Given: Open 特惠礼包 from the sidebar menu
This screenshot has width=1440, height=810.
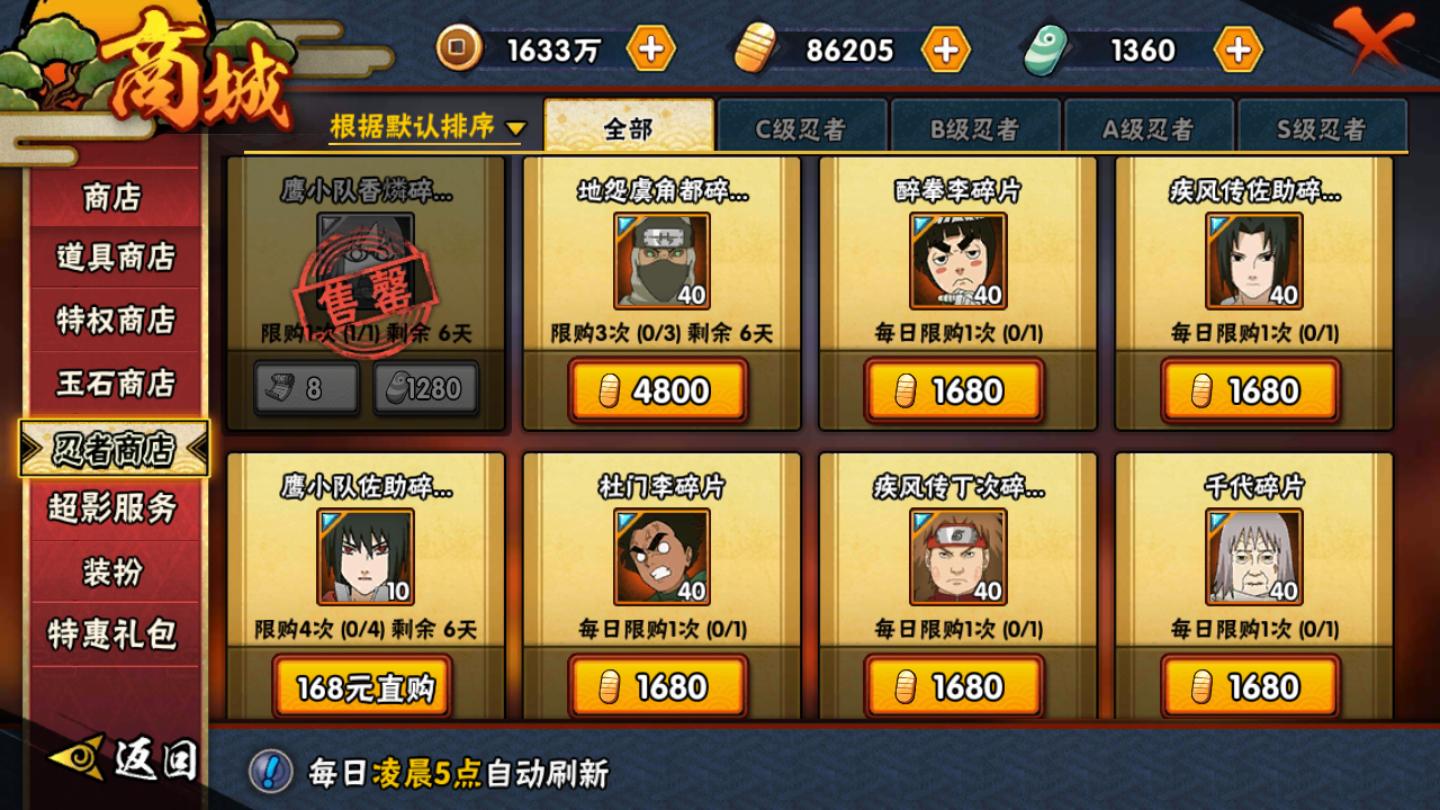Looking at the screenshot, I should coord(113,631).
